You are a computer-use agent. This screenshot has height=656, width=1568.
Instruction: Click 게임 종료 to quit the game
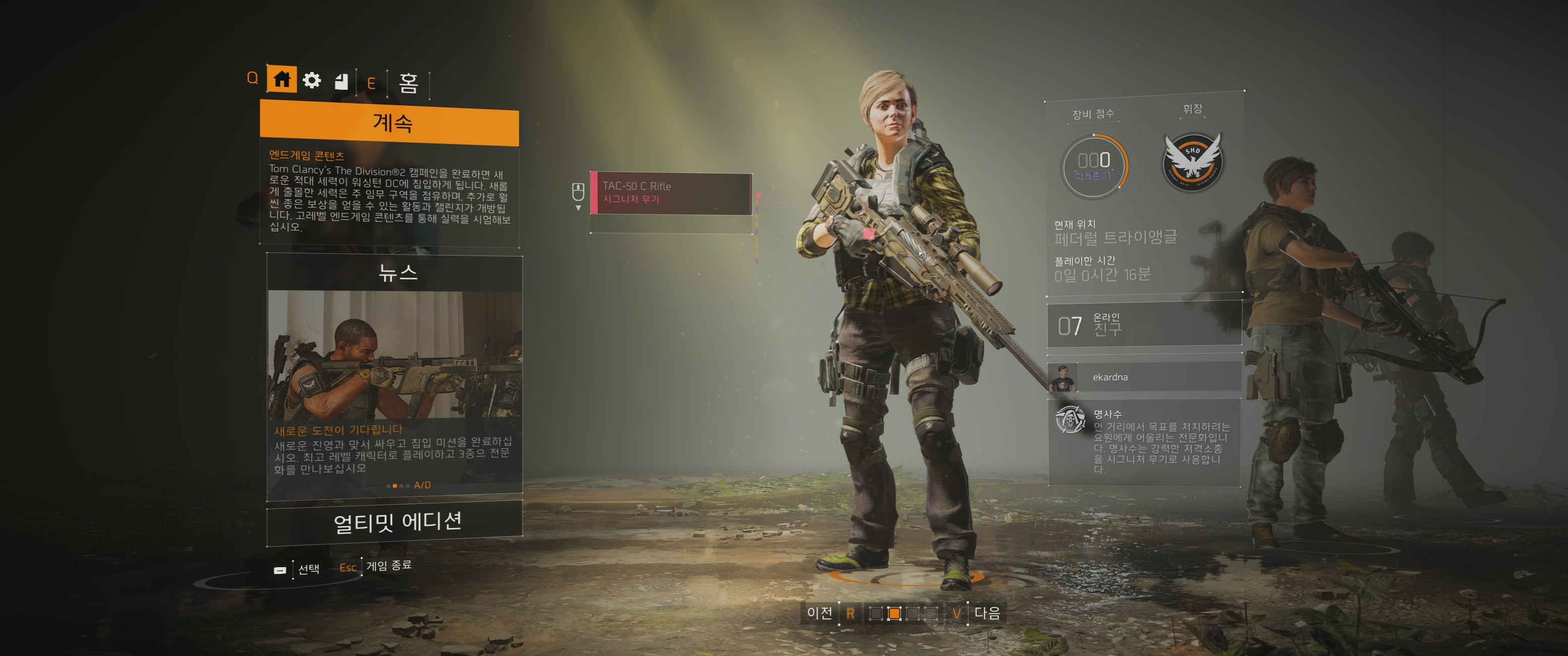pos(388,566)
